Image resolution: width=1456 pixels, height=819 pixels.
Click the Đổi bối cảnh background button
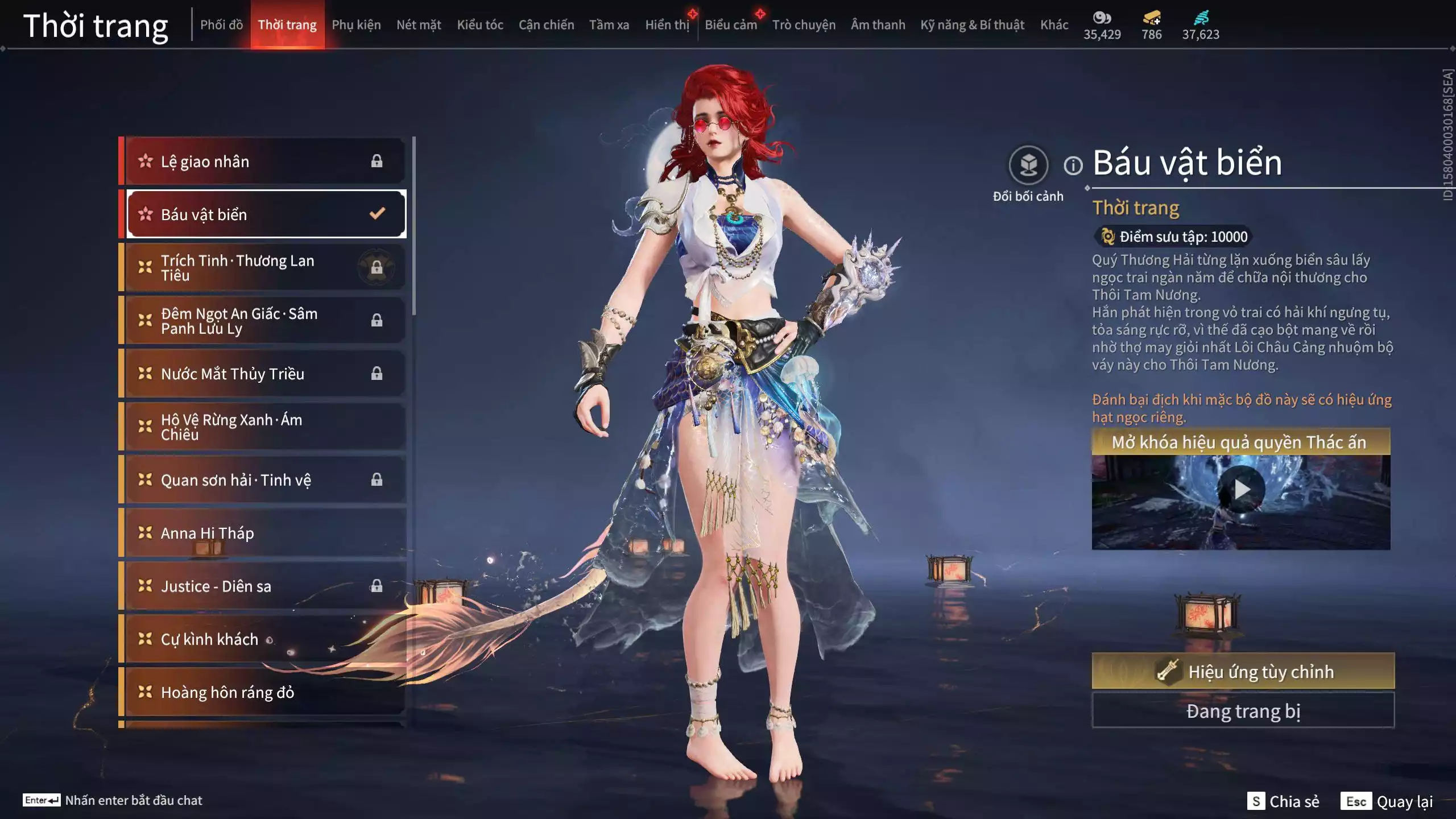1028,166
